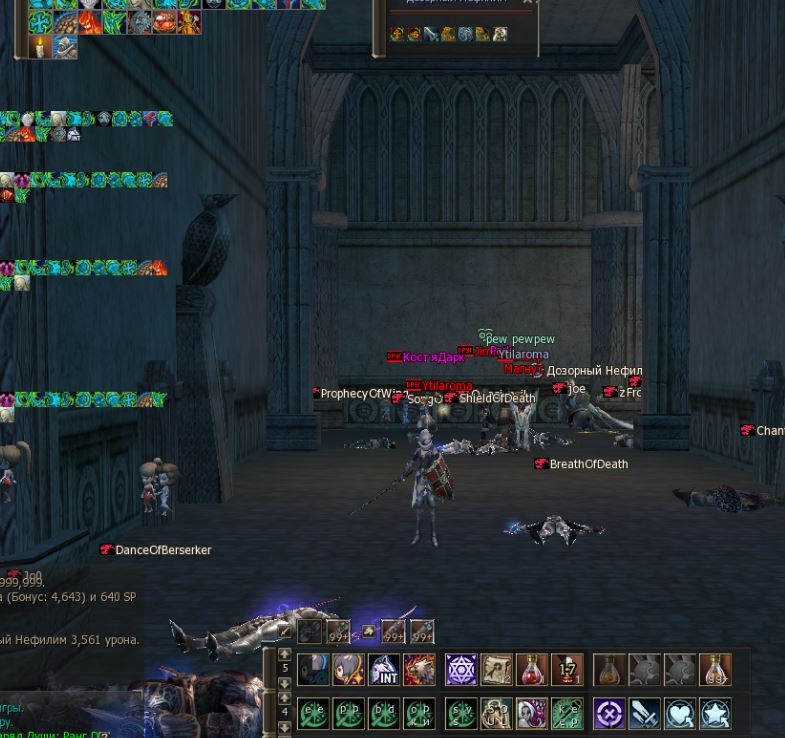Use the green macro labeled 's v'
The image size is (785, 738).
(461, 714)
